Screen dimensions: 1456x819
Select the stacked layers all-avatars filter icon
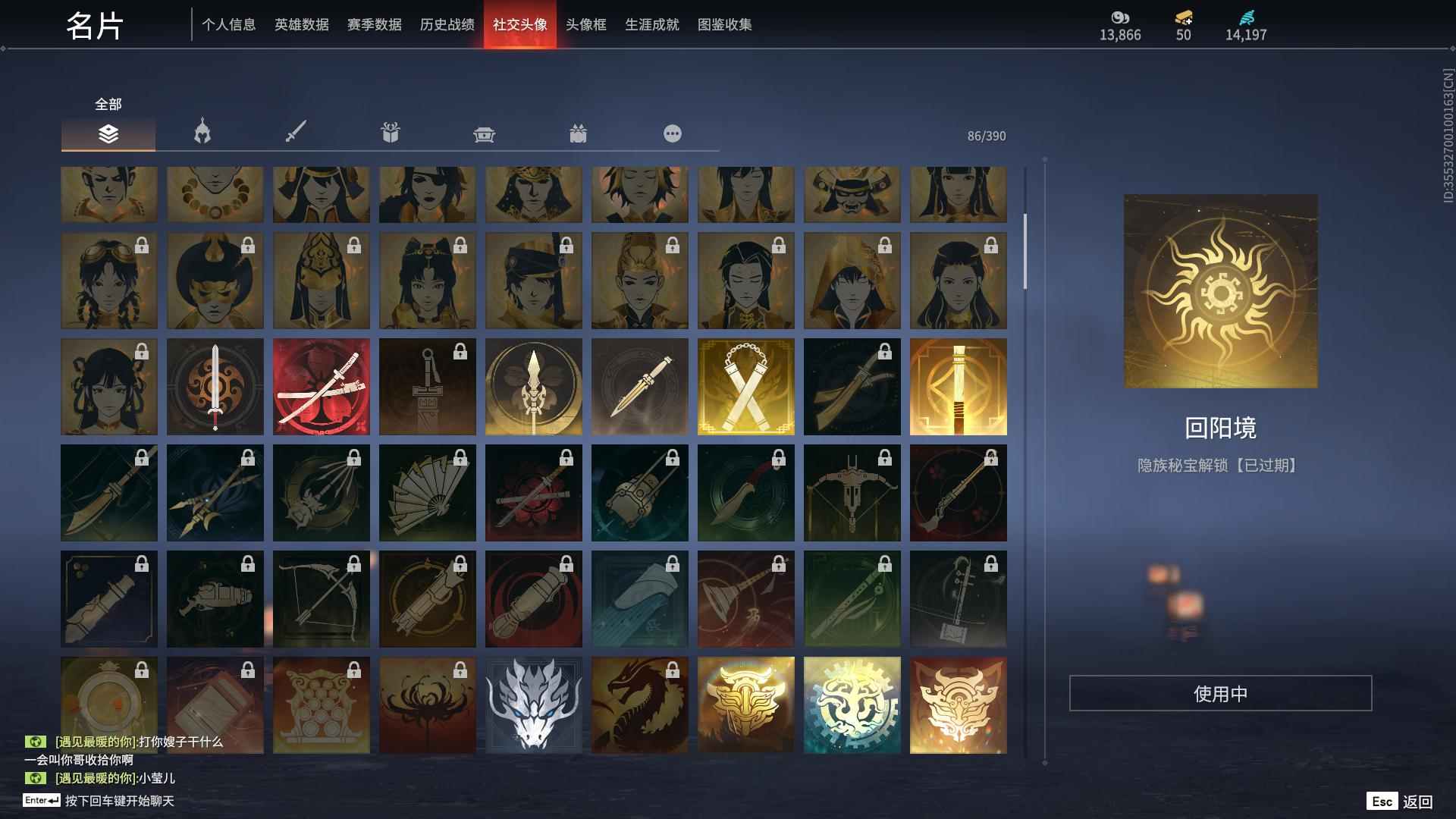pos(108,133)
